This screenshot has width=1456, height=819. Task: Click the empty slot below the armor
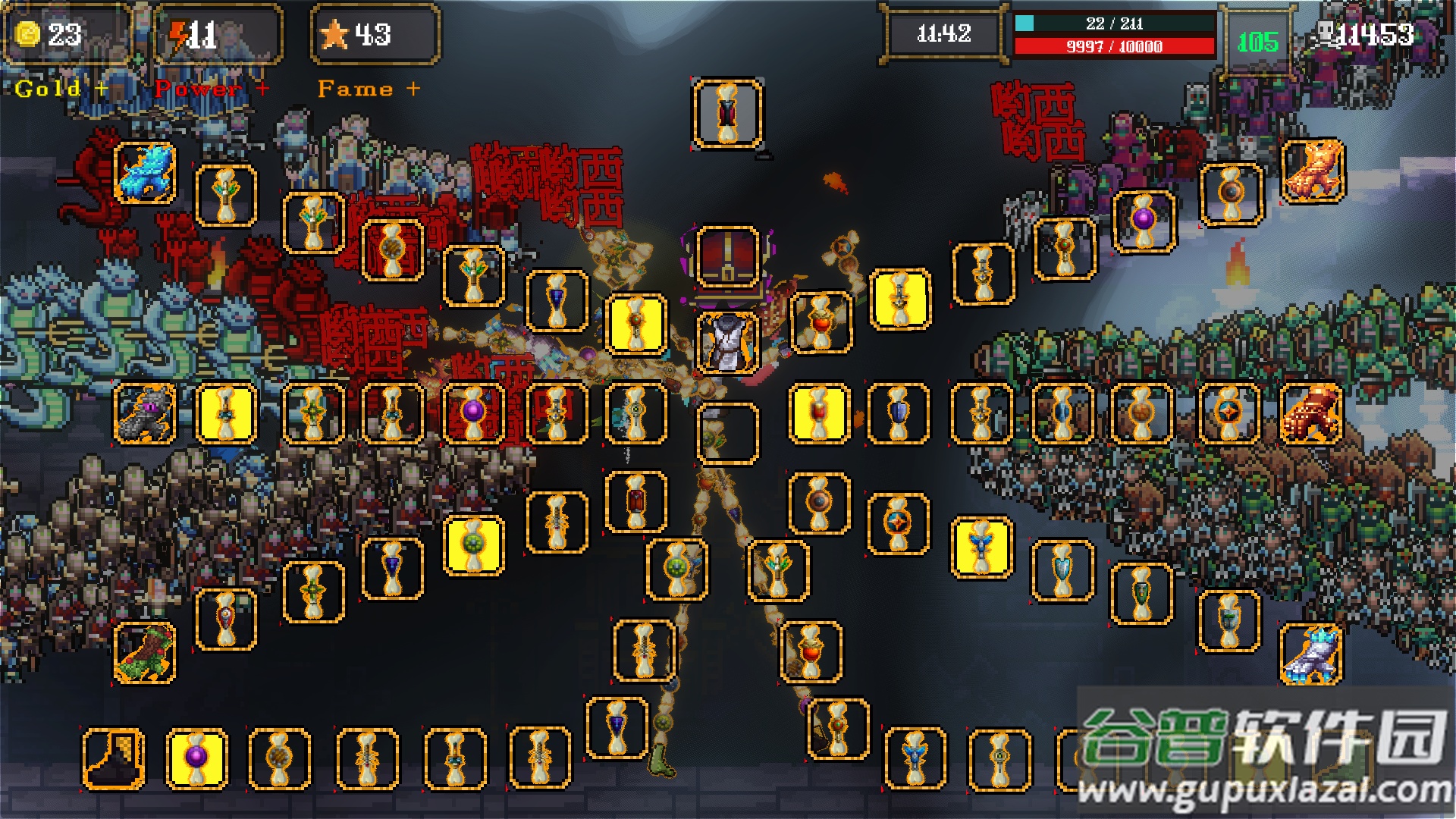(727, 433)
